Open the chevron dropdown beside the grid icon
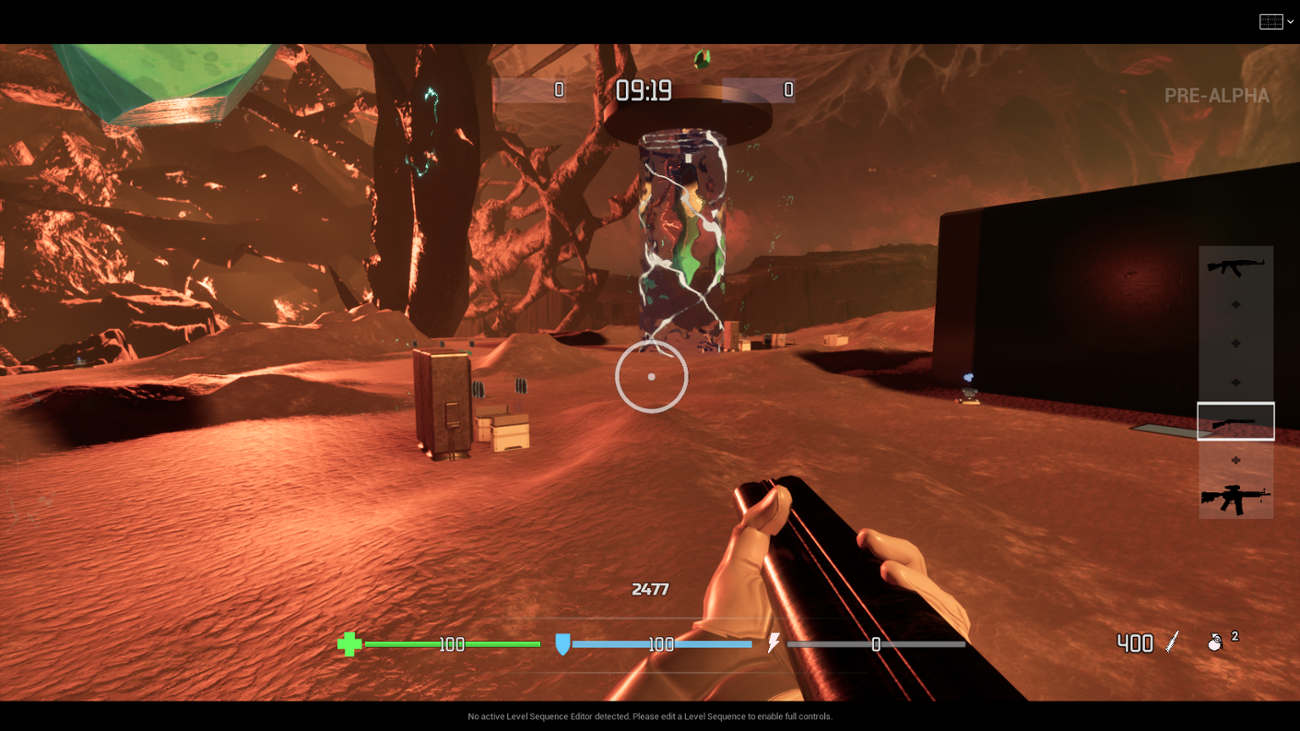Viewport: 1300px width, 731px height. click(1290, 19)
